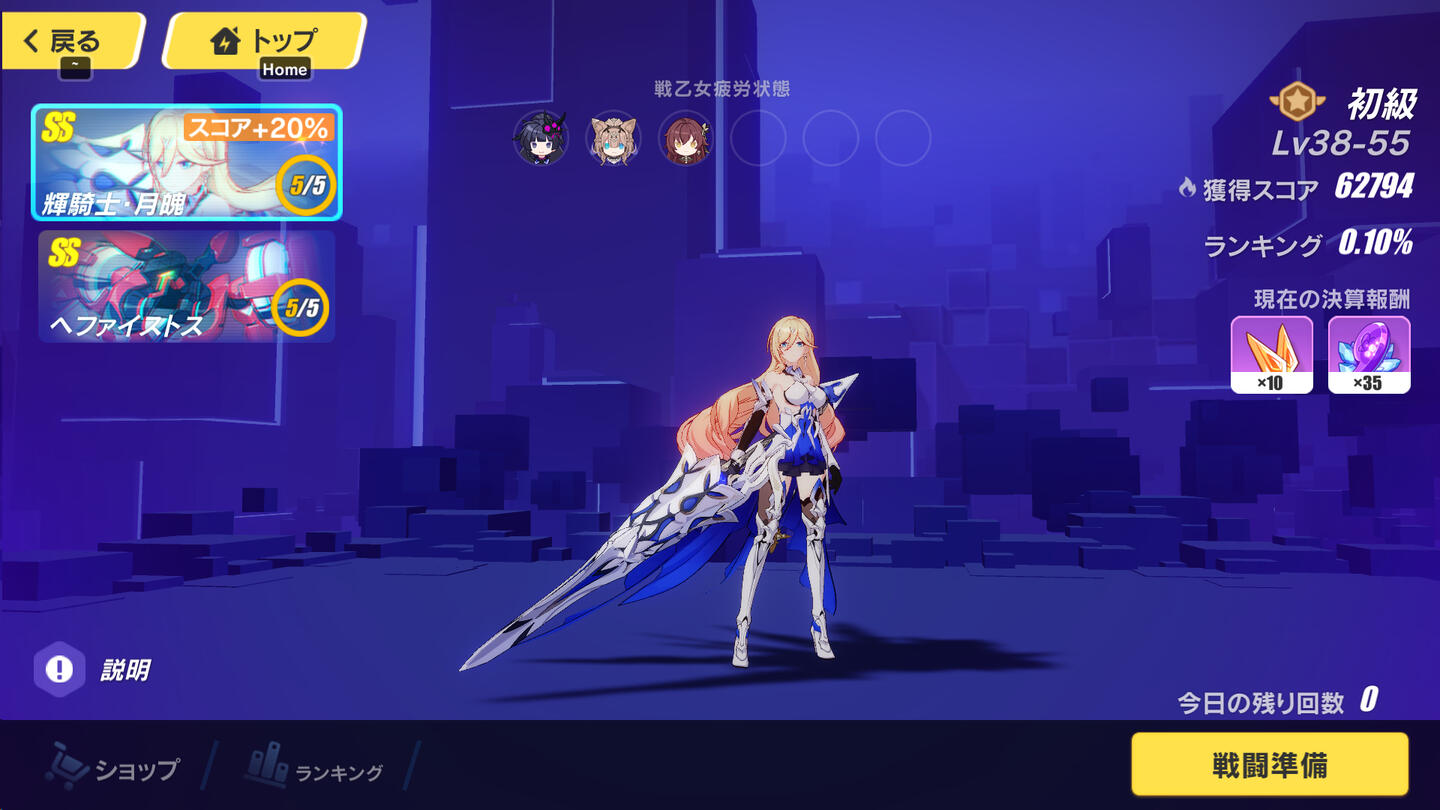
Task: Start battle prep with 戦闘準備
Action: (x=1269, y=765)
